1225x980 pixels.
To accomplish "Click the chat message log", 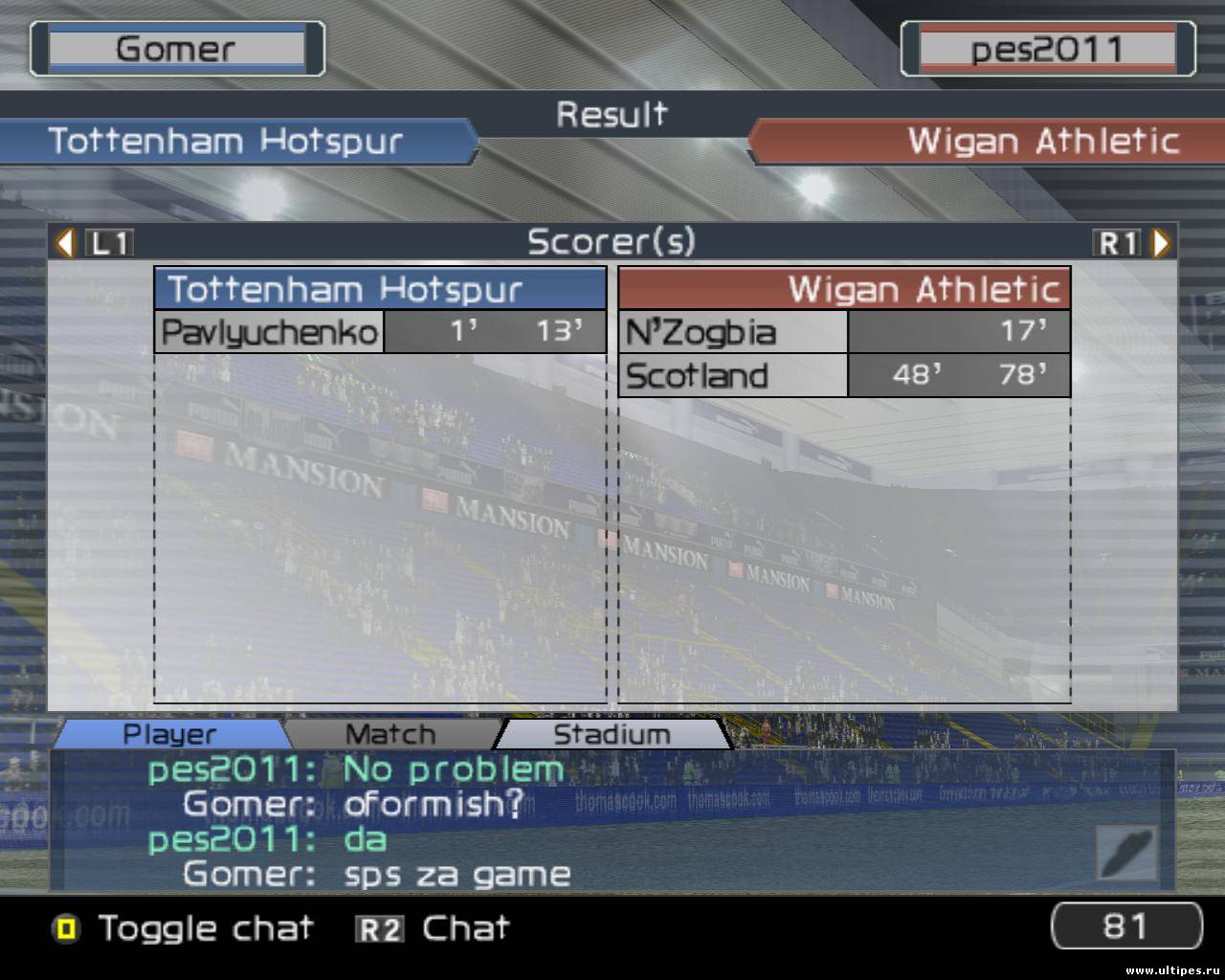I will pyautogui.click(x=574, y=821).
